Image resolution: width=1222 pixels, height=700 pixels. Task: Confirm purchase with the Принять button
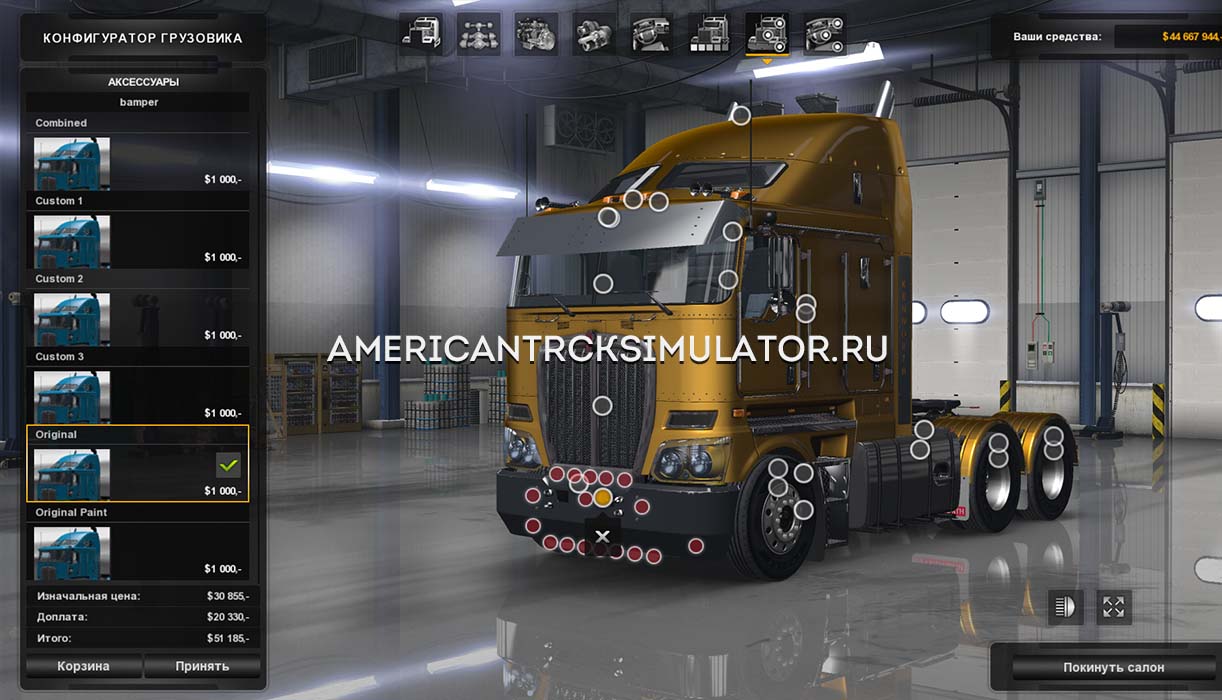pos(202,666)
